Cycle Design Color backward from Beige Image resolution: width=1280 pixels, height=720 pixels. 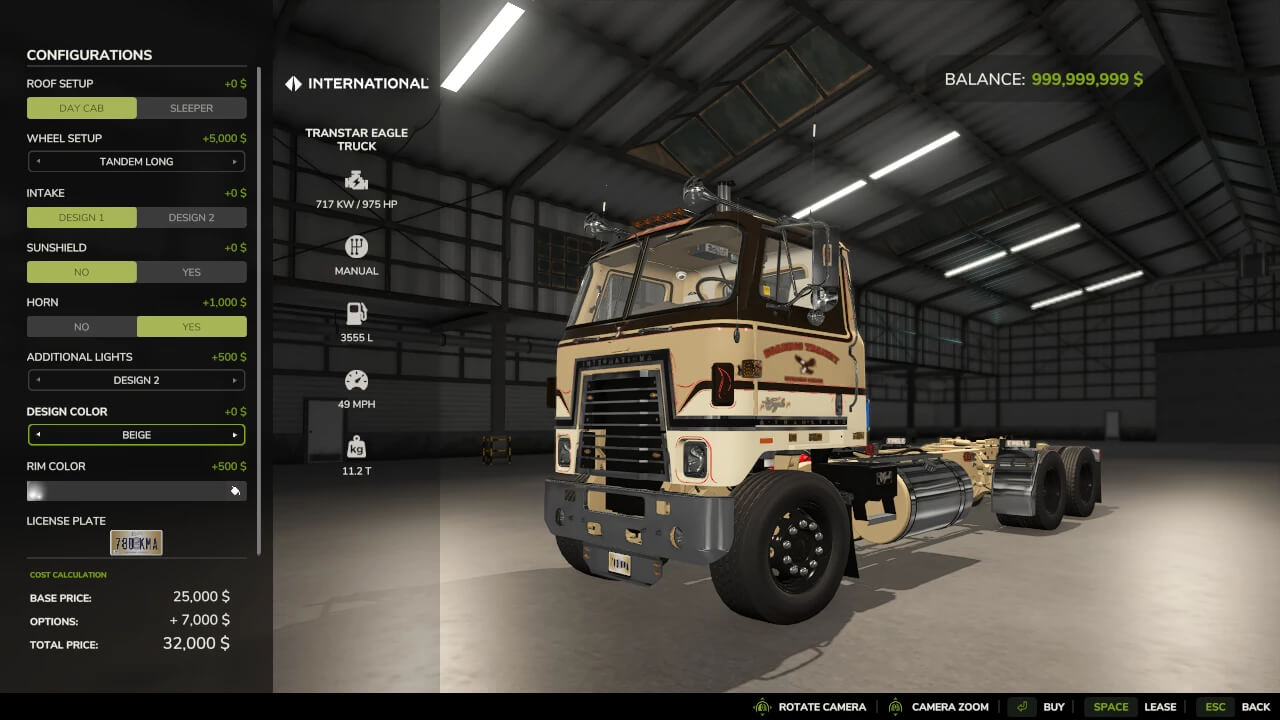38,436
